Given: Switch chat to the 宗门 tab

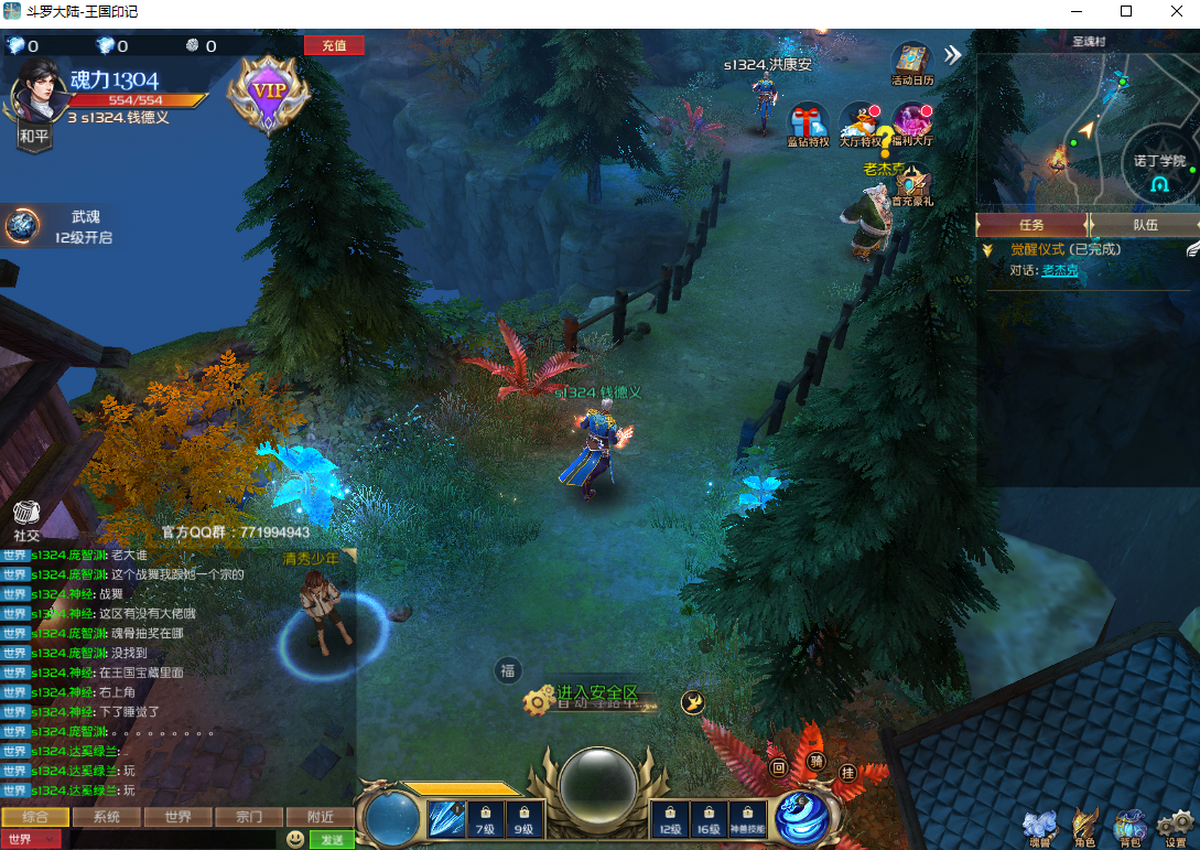Looking at the screenshot, I should pos(249,817).
